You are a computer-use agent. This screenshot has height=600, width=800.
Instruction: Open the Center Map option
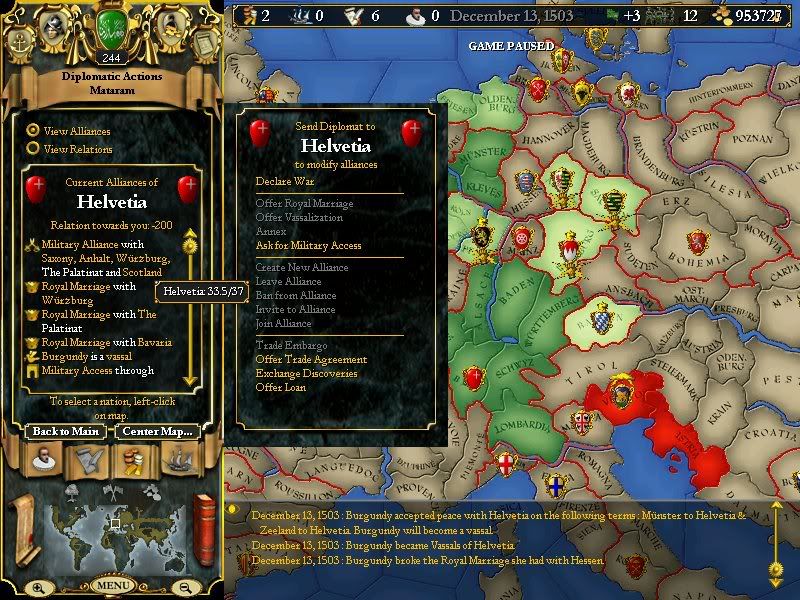pos(157,431)
